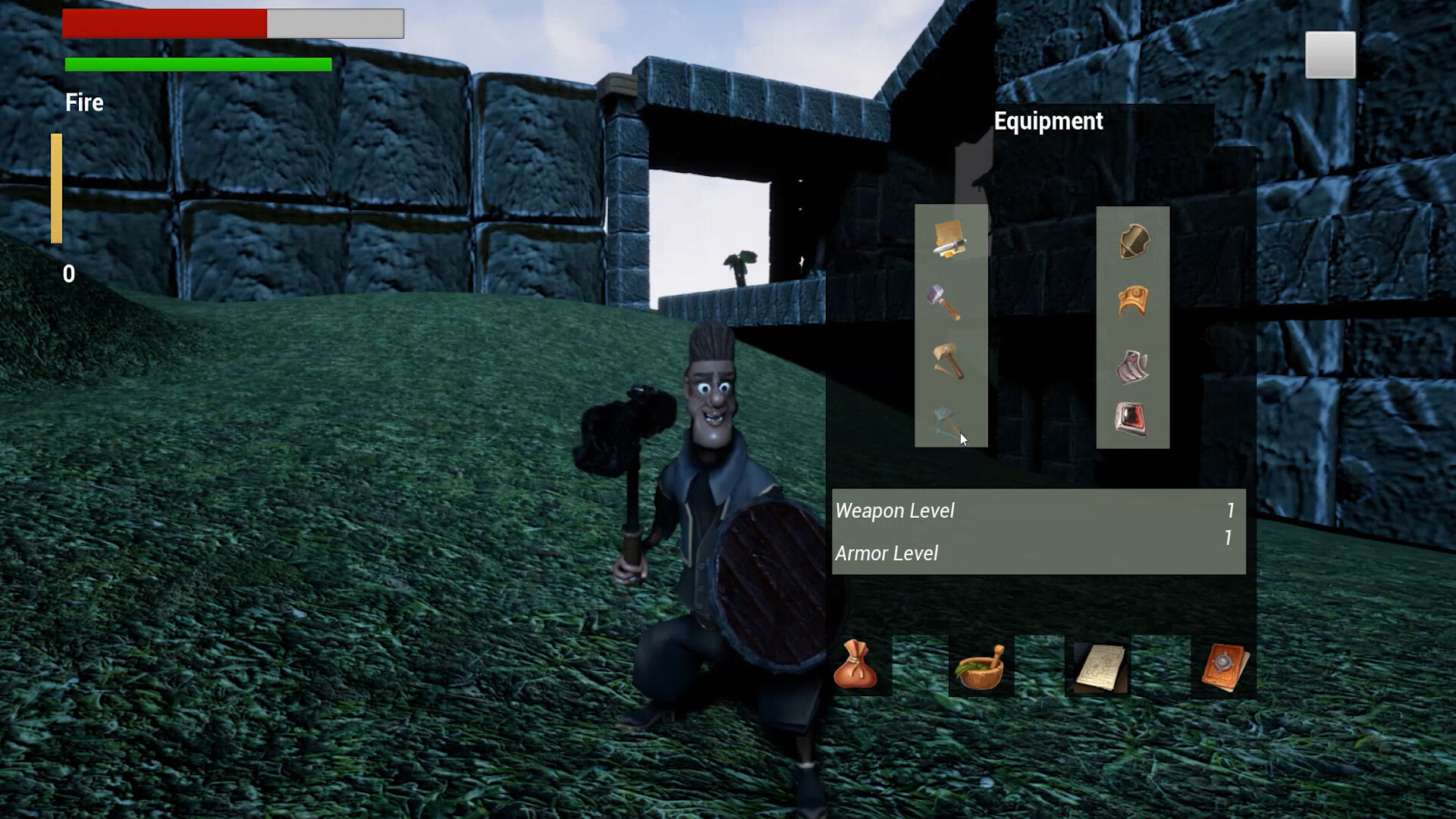Equip the red and silver armor piece

[x=1131, y=418]
